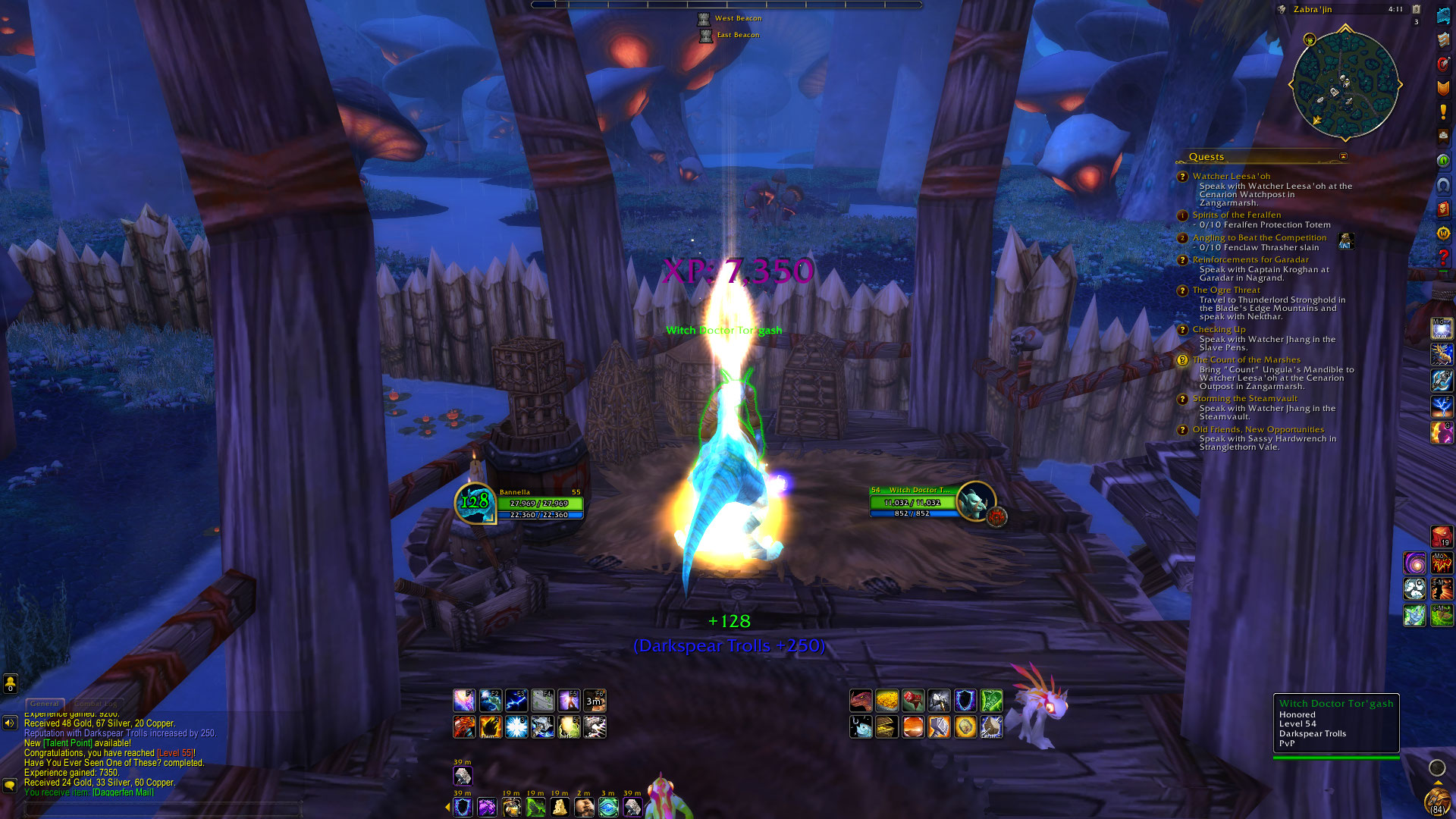The image size is (1456, 819).
Task: Click the pile of gold action icon
Action: (x=886, y=701)
